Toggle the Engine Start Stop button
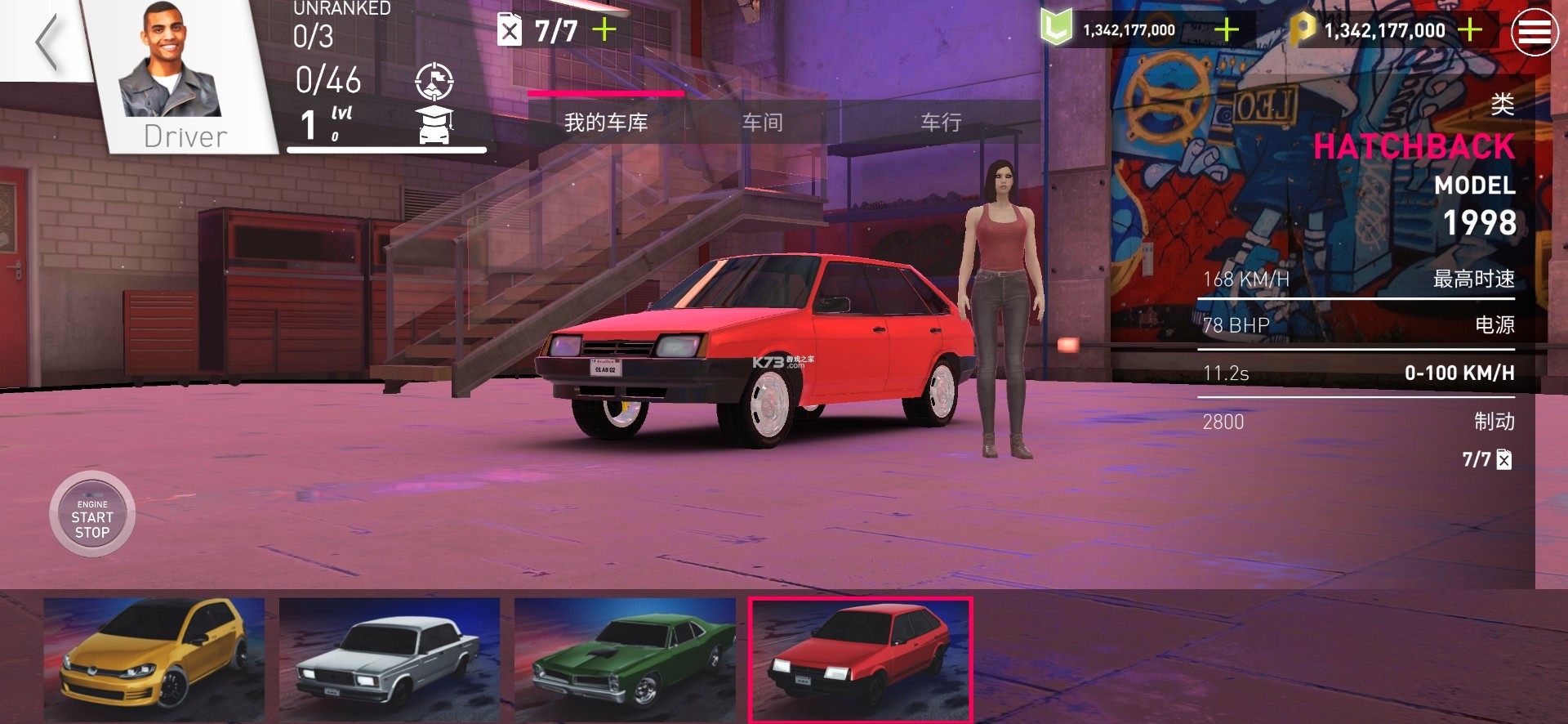1568x724 pixels. (x=92, y=515)
